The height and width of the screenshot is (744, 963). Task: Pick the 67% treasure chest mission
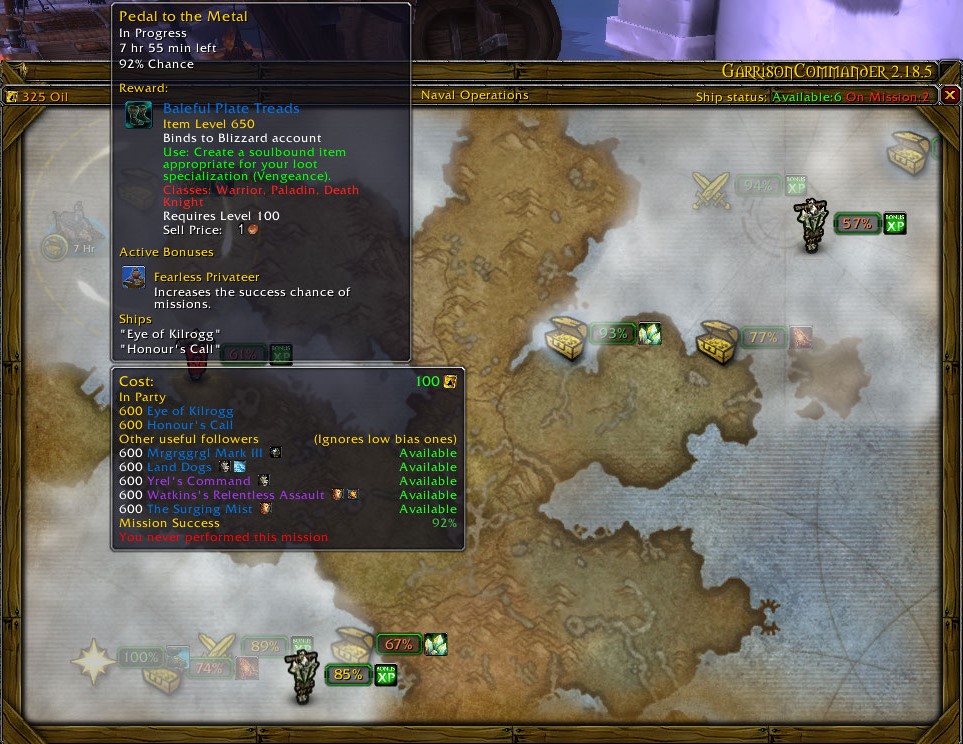[353, 645]
